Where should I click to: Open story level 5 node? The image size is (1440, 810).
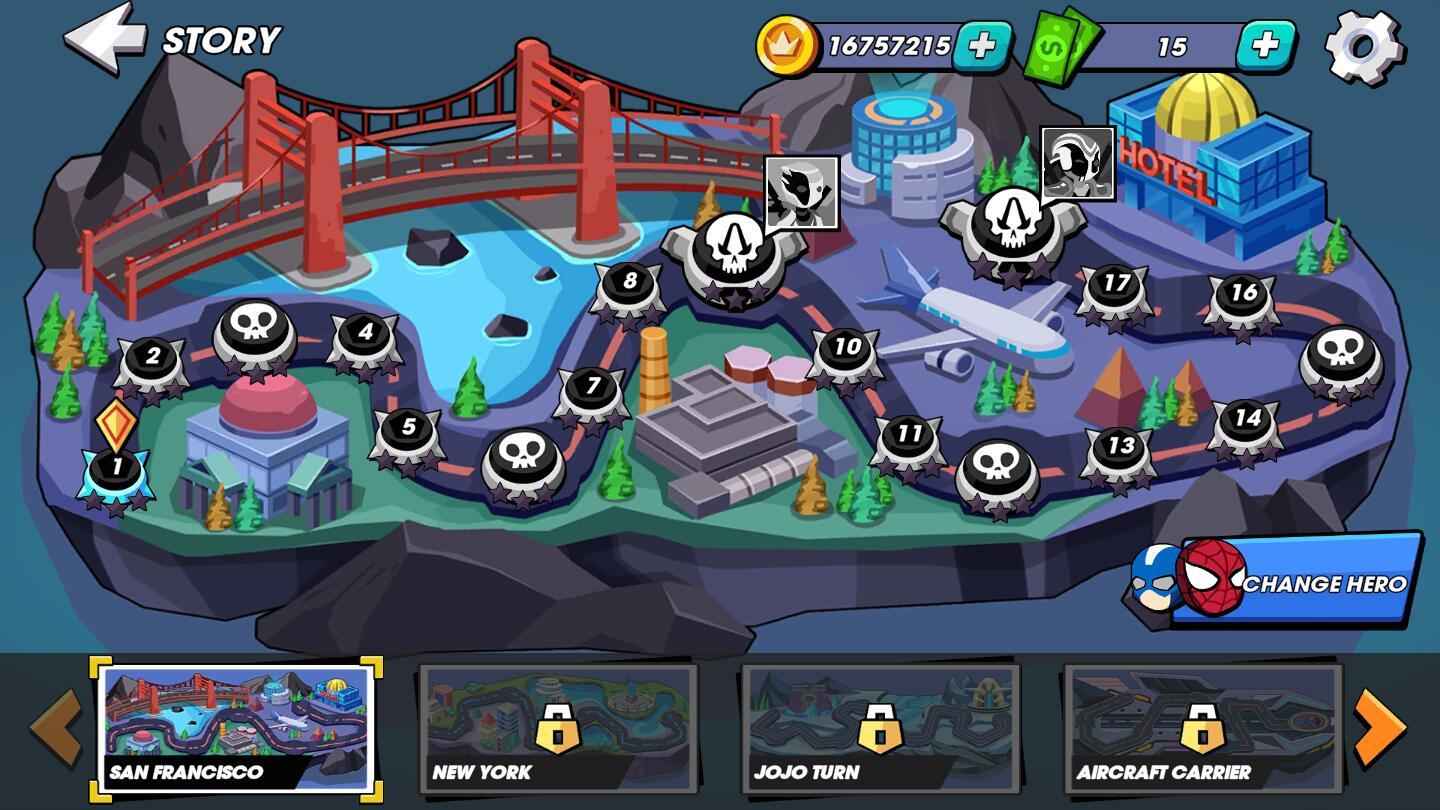click(407, 431)
